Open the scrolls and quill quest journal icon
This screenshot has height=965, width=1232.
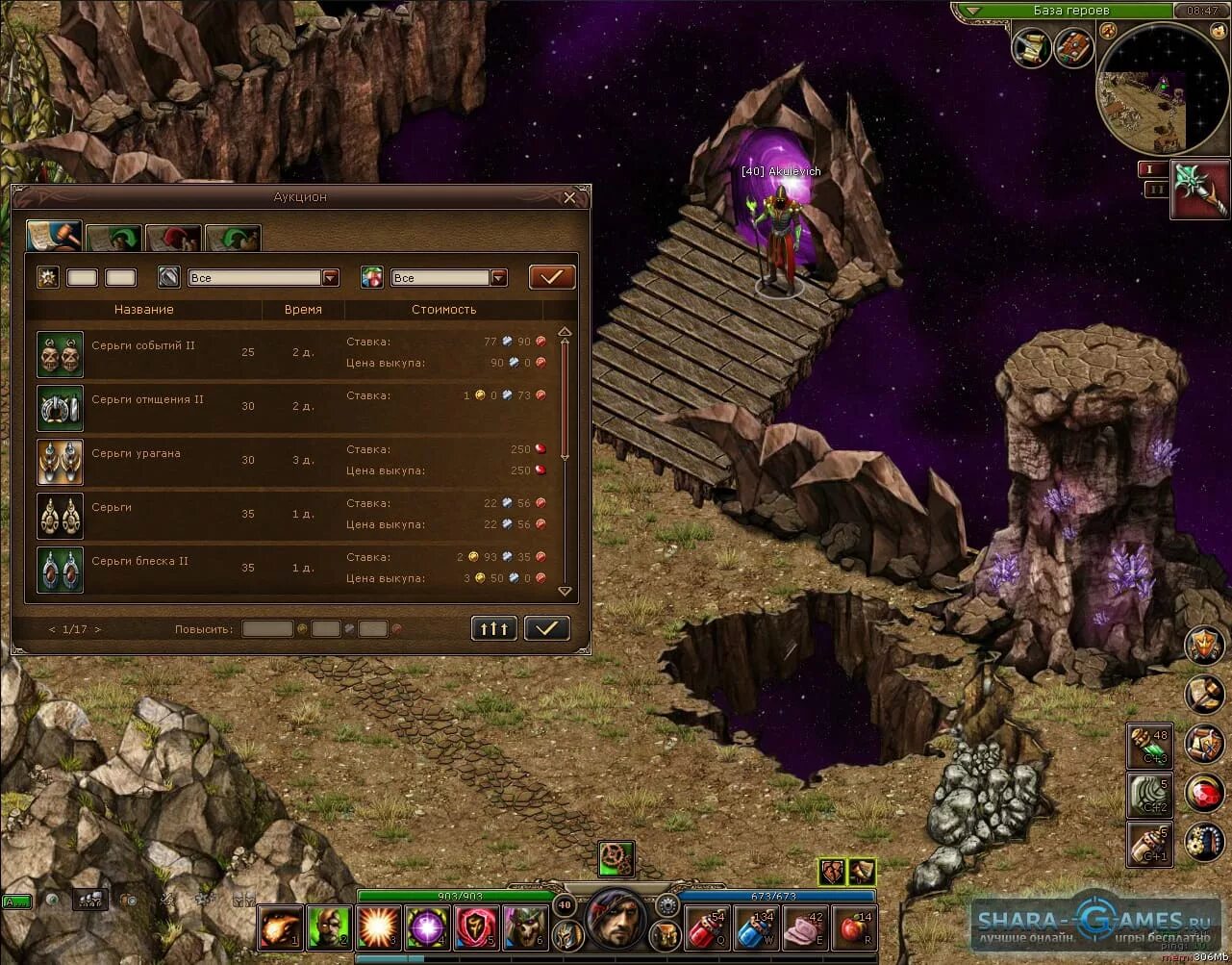point(1031,47)
